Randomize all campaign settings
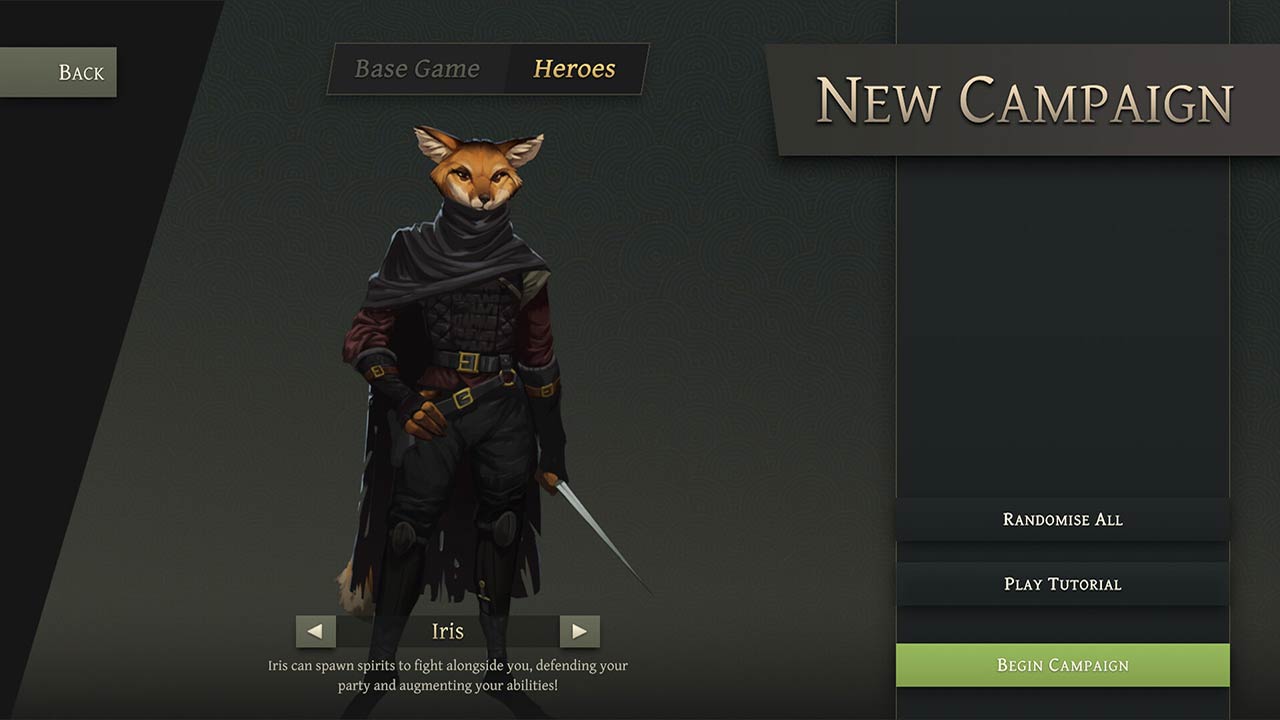Image resolution: width=1280 pixels, height=720 pixels. 1063,519
